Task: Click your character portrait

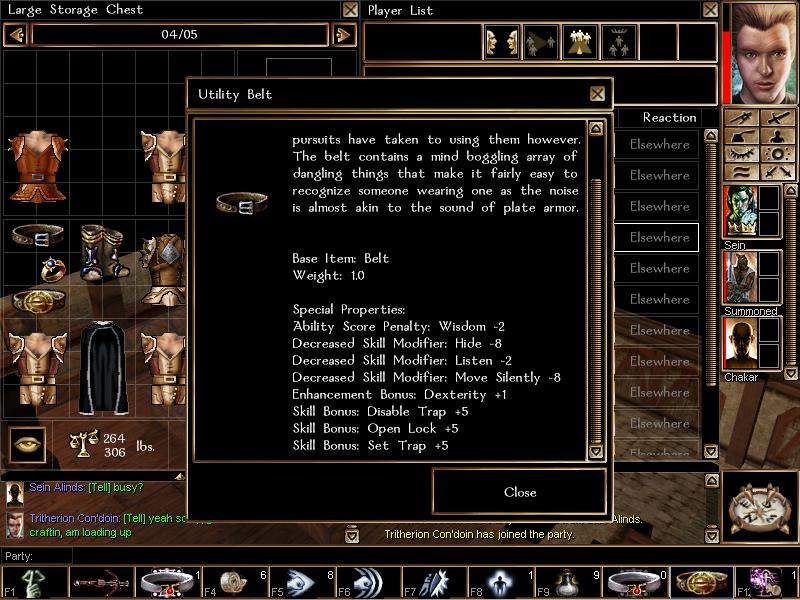Action: tap(763, 52)
